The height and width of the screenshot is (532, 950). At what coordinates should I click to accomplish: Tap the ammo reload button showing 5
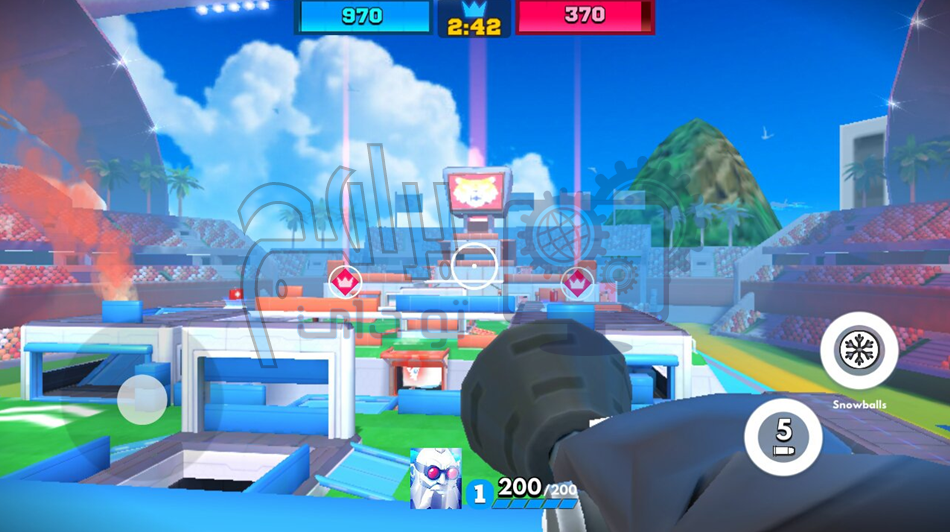point(783,436)
